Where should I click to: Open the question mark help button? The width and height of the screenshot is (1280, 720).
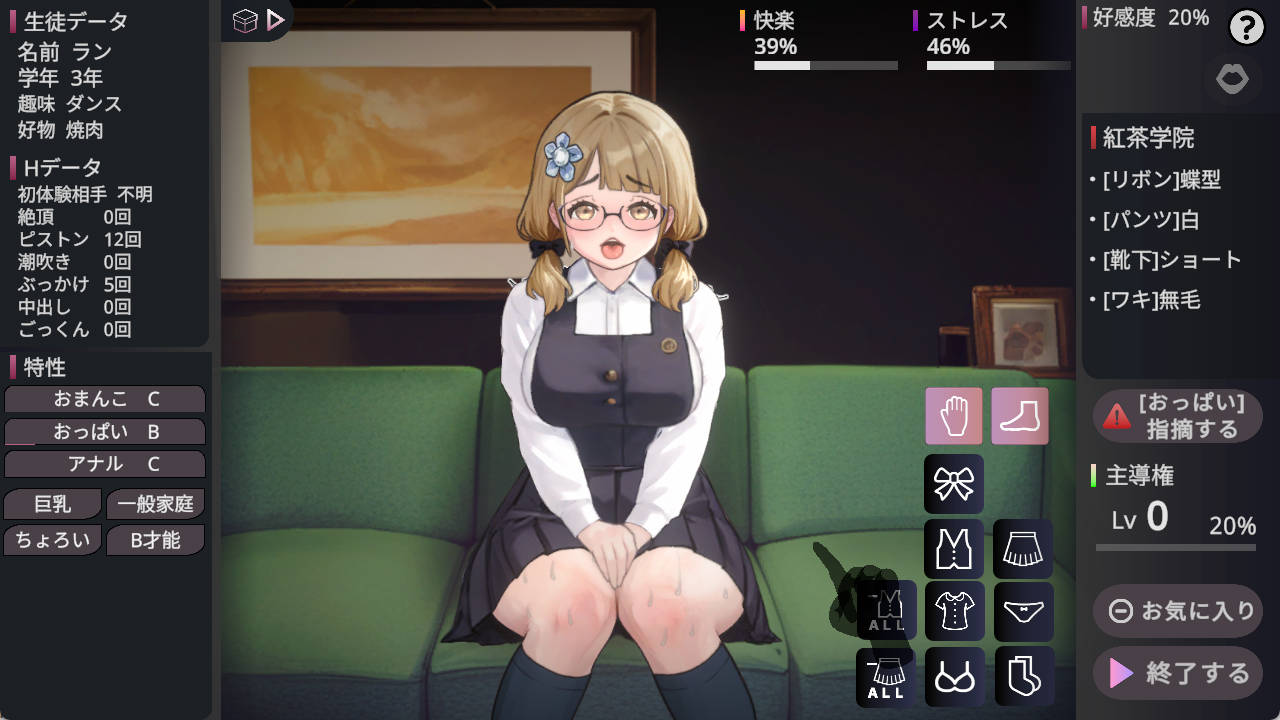tap(1247, 28)
